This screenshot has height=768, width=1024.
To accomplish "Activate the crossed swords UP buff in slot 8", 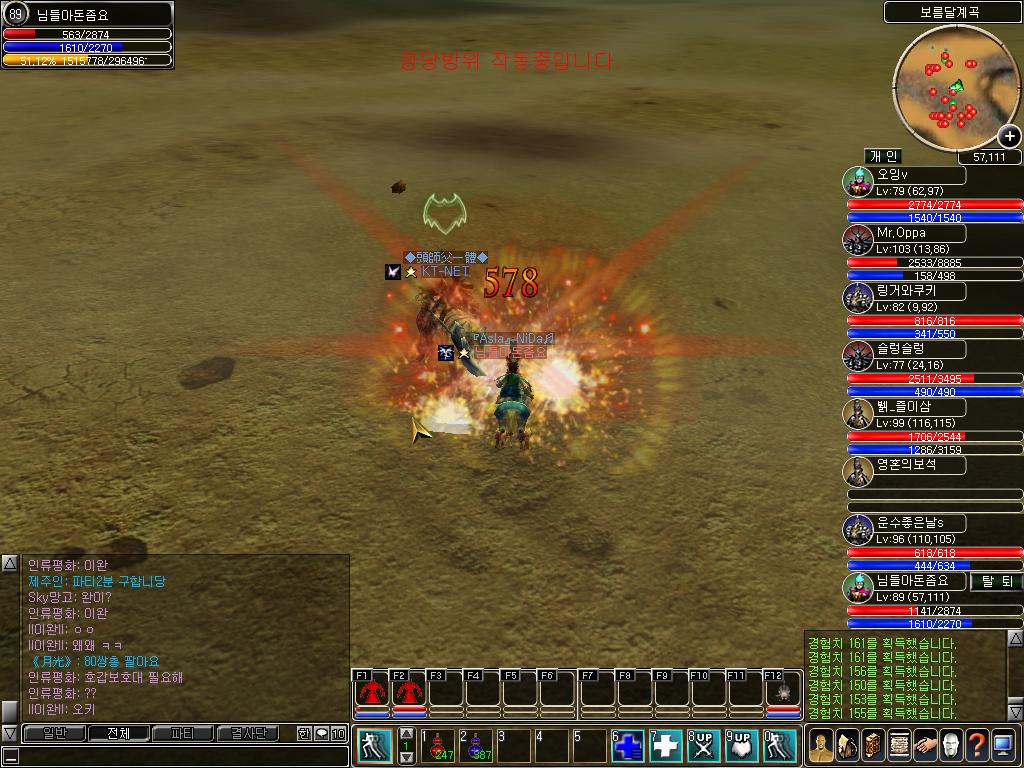I will [x=704, y=747].
